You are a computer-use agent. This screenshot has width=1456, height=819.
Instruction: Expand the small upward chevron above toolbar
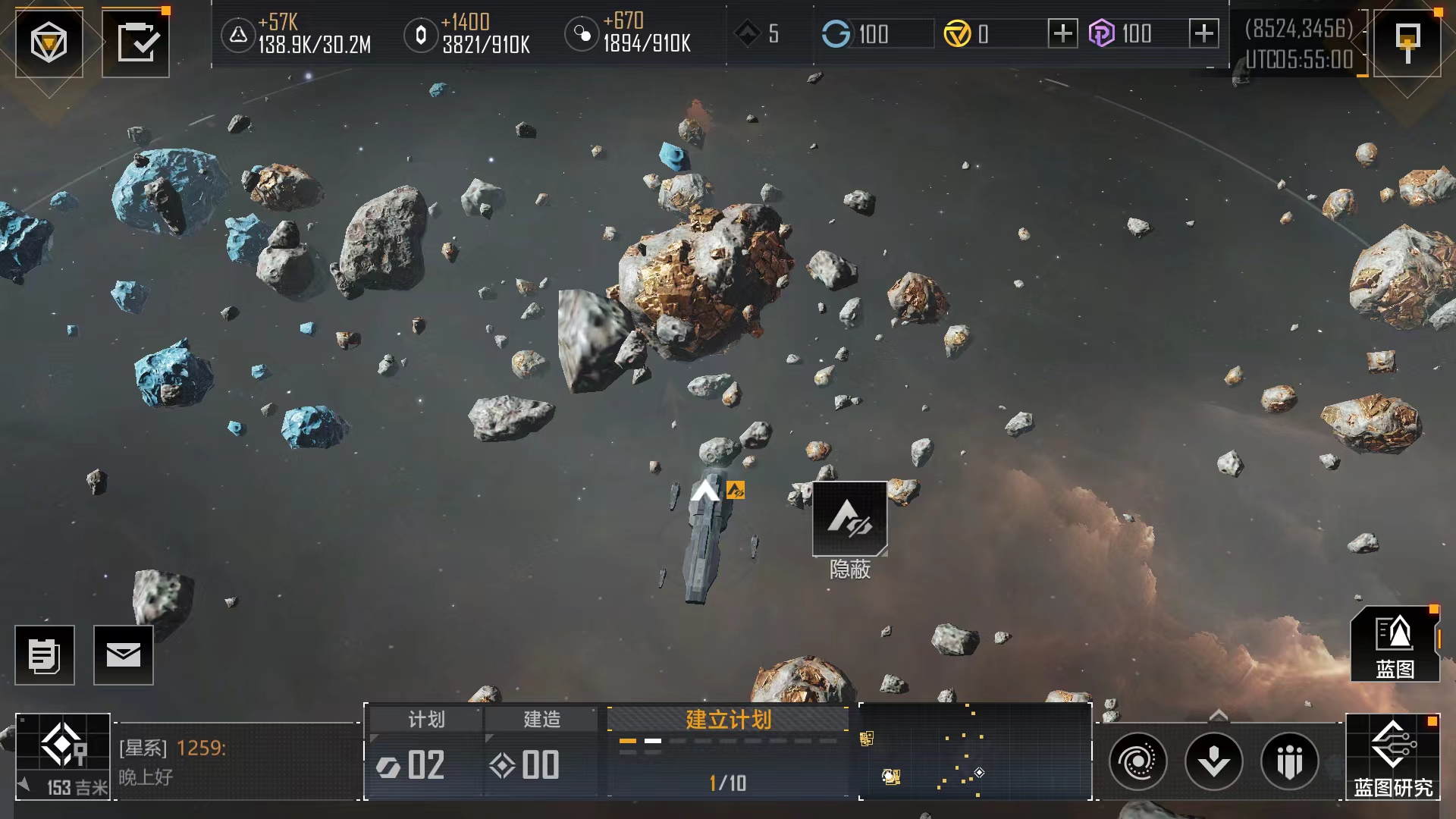[1218, 715]
